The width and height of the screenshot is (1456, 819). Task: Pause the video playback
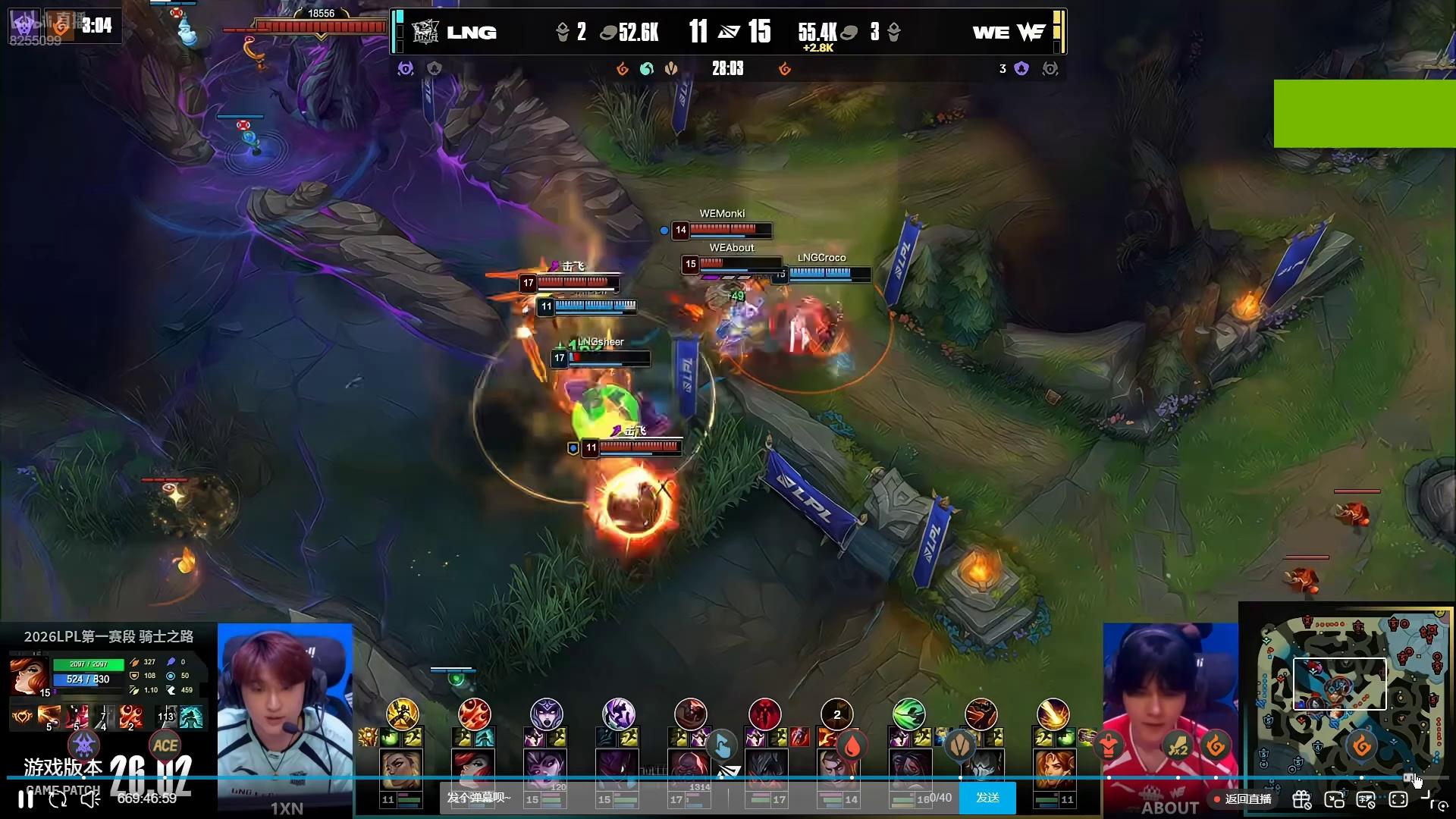(x=26, y=799)
